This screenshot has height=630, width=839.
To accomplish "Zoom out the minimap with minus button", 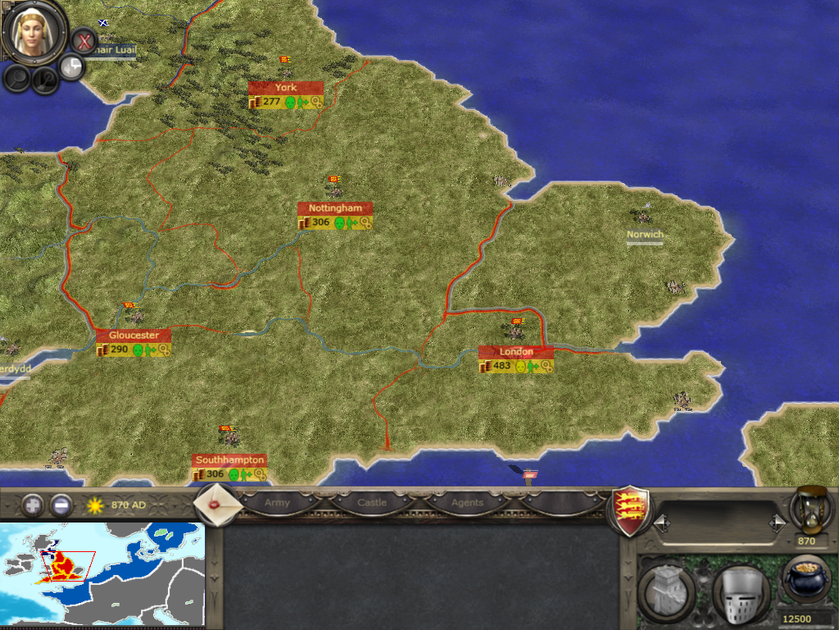I will click(x=62, y=505).
